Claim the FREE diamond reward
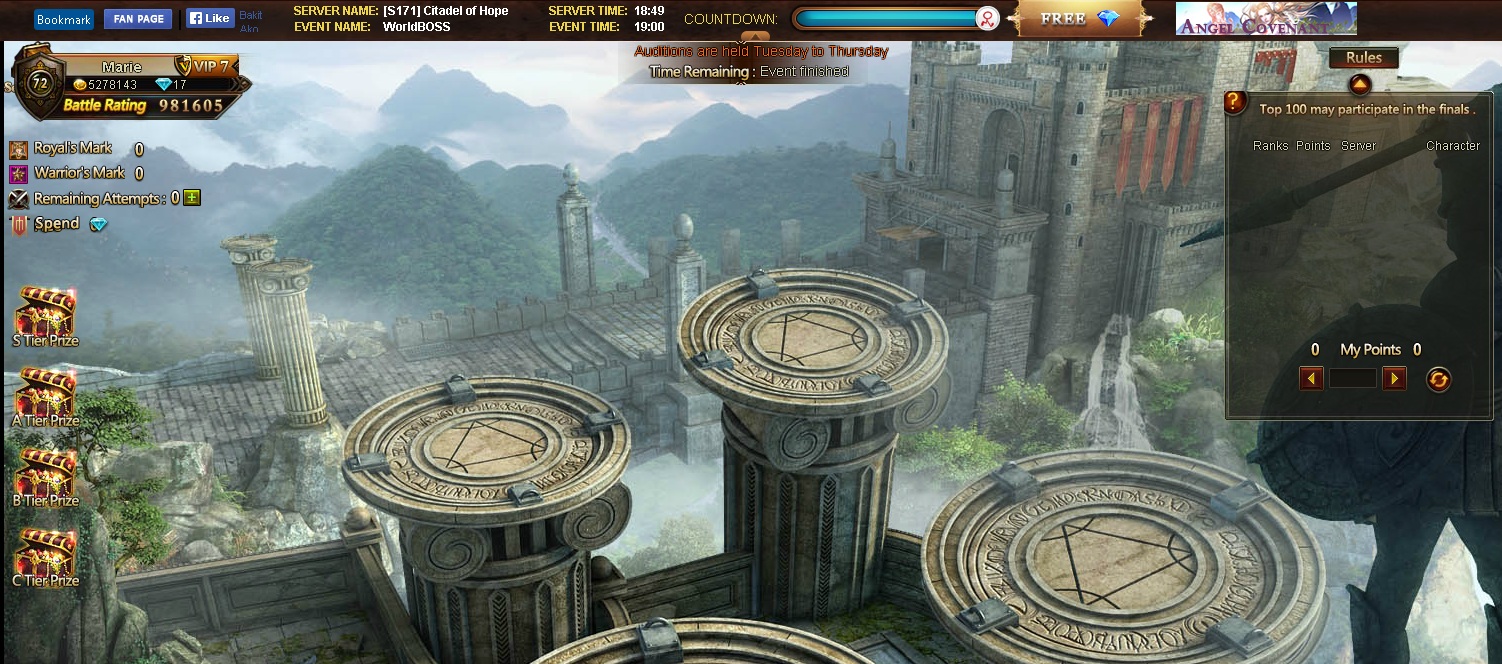The width and height of the screenshot is (1502, 664). [1079, 19]
